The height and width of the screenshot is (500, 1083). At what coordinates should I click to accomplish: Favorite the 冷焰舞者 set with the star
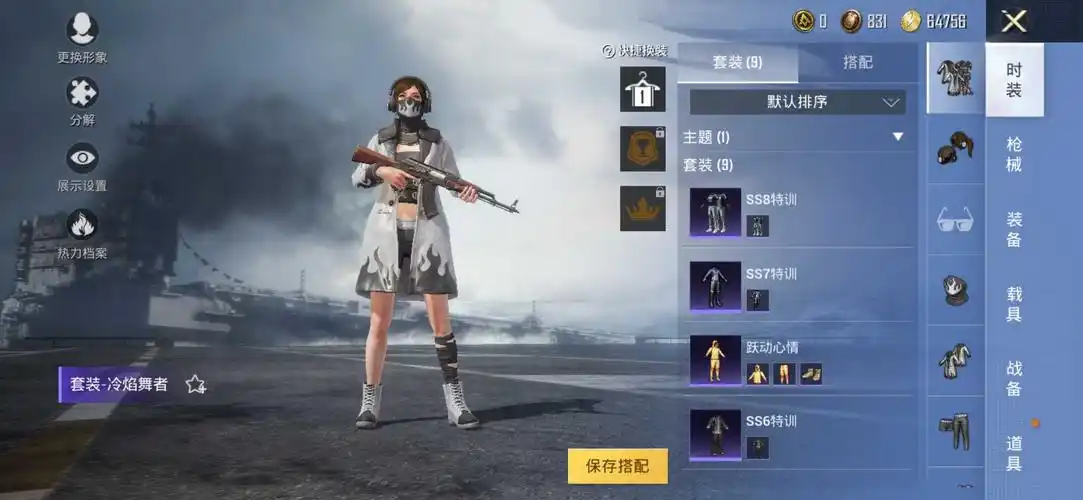tap(195, 384)
